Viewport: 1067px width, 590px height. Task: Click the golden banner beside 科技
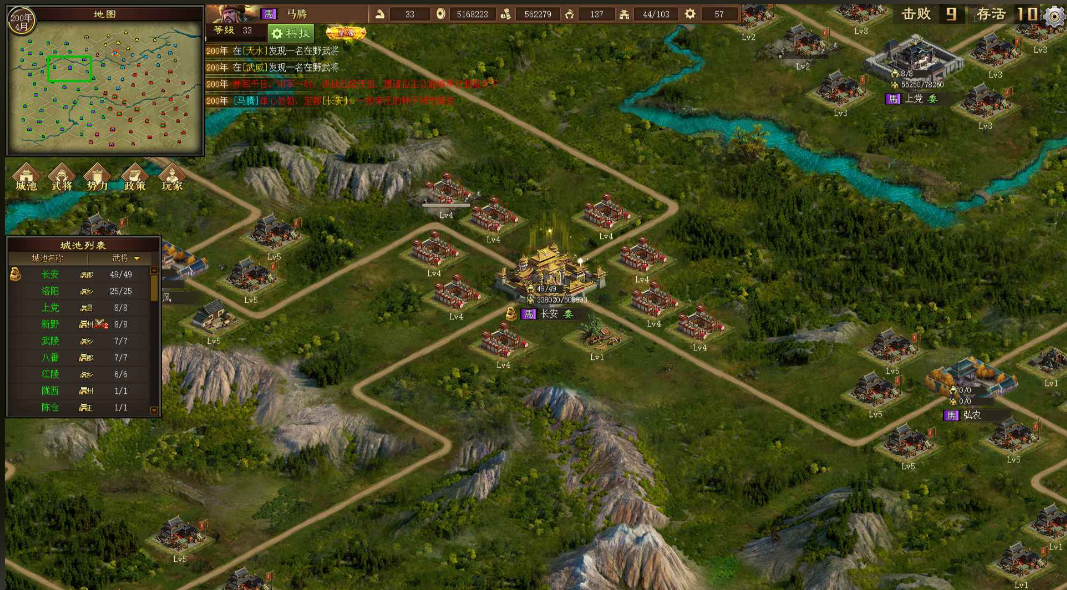(345, 33)
